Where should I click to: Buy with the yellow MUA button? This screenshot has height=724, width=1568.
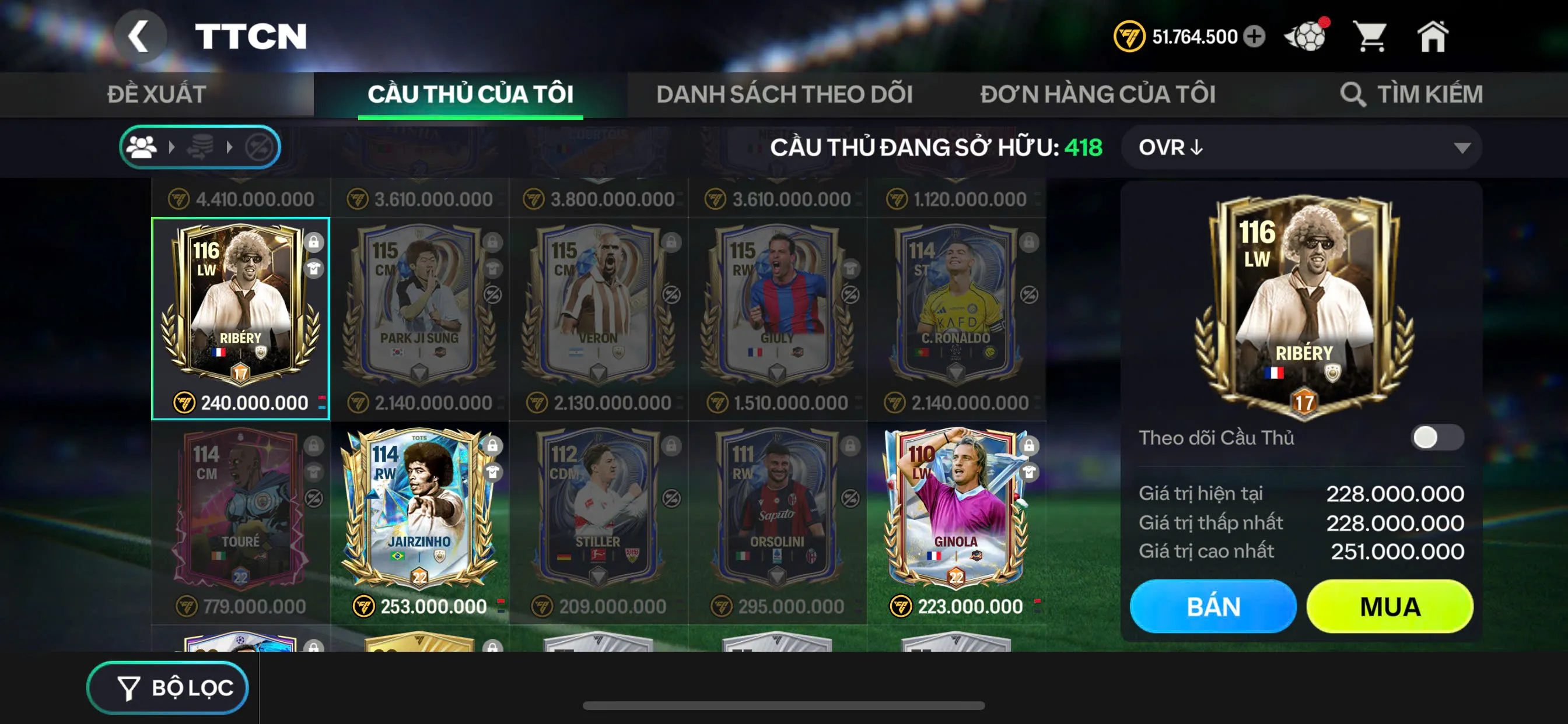click(1389, 606)
